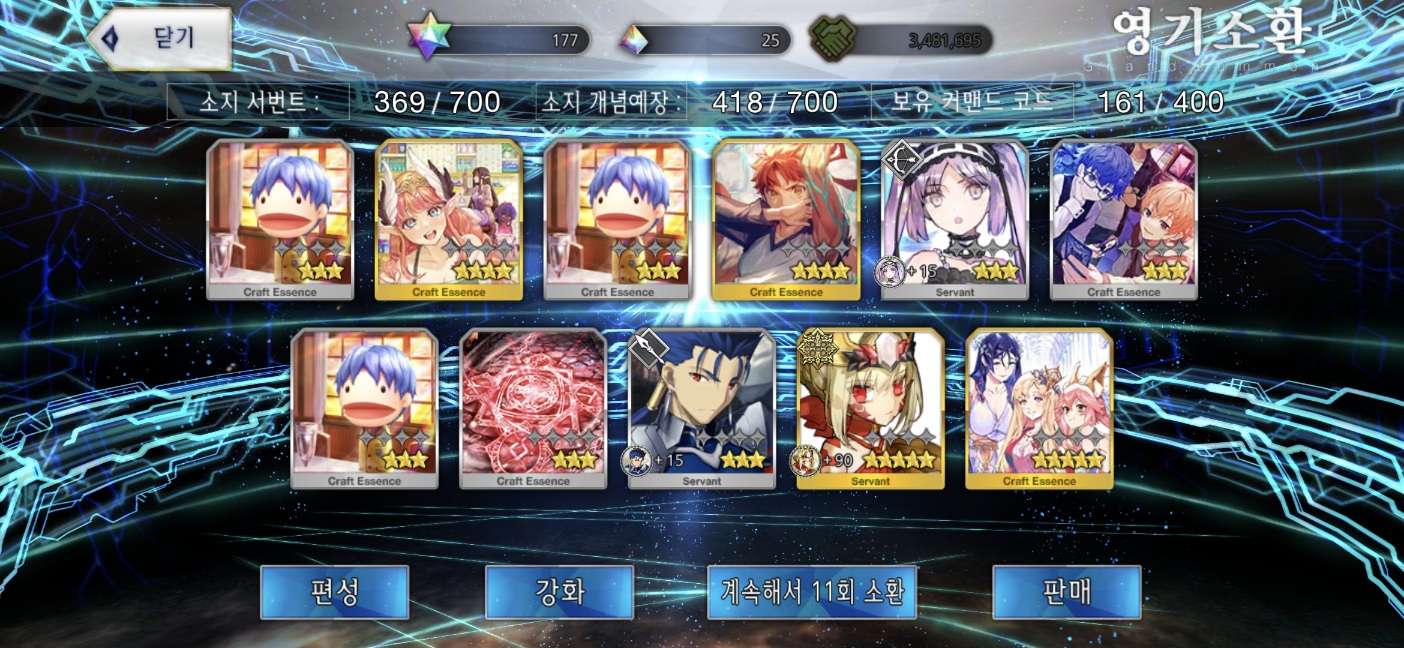Select the five-star three-women craft essence

[x=1039, y=408]
